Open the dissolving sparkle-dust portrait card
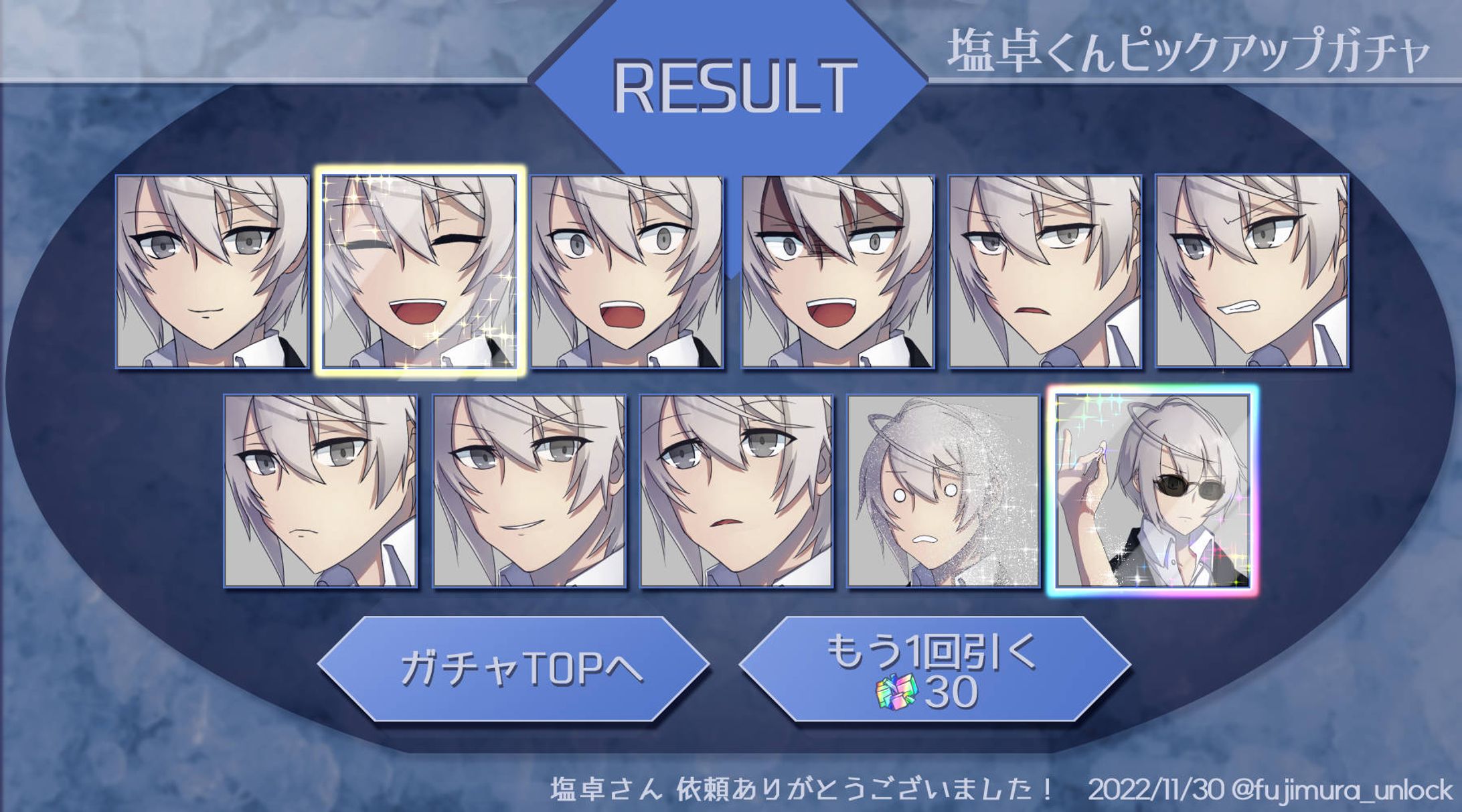The image size is (1462, 812). pyautogui.click(x=943, y=491)
